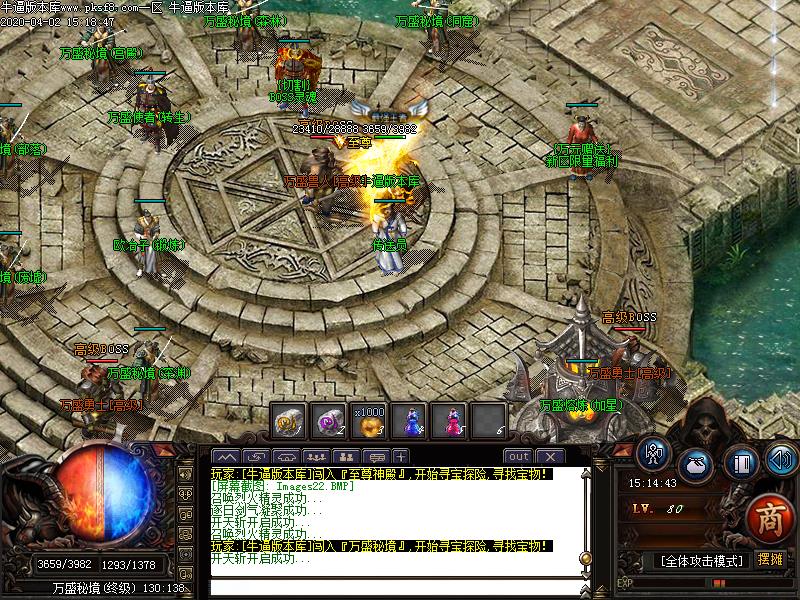Click the X exit button above chat
800x600 pixels.
pyautogui.click(x=549, y=457)
